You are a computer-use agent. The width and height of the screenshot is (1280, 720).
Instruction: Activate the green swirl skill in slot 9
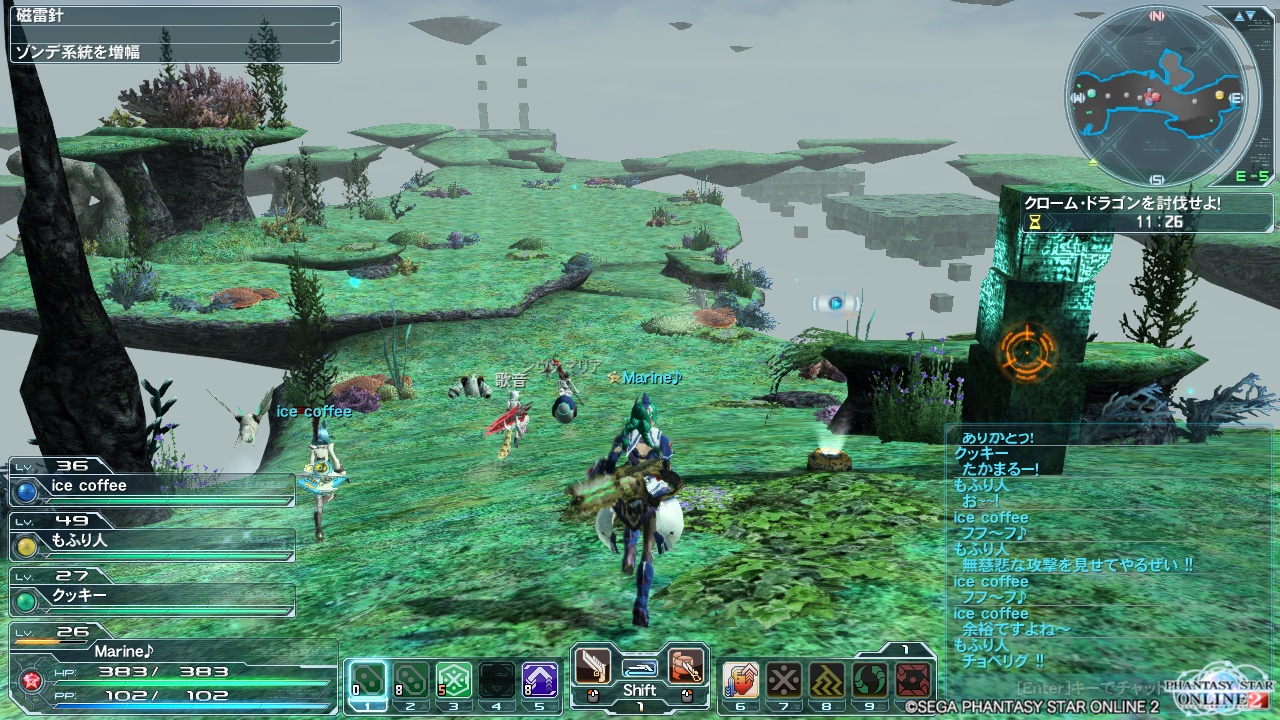pos(870,682)
